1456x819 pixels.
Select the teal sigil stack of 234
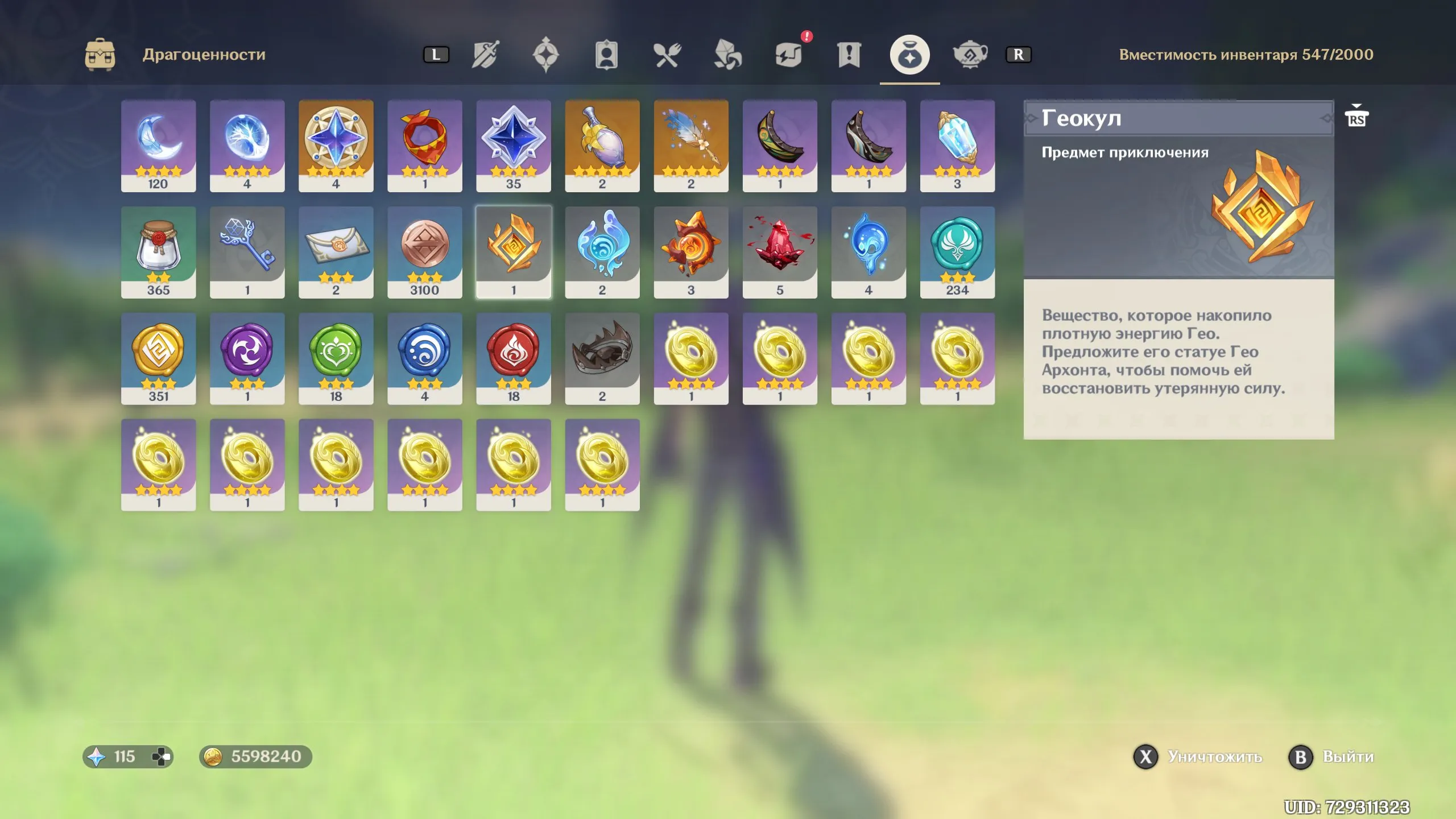click(x=957, y=251)
